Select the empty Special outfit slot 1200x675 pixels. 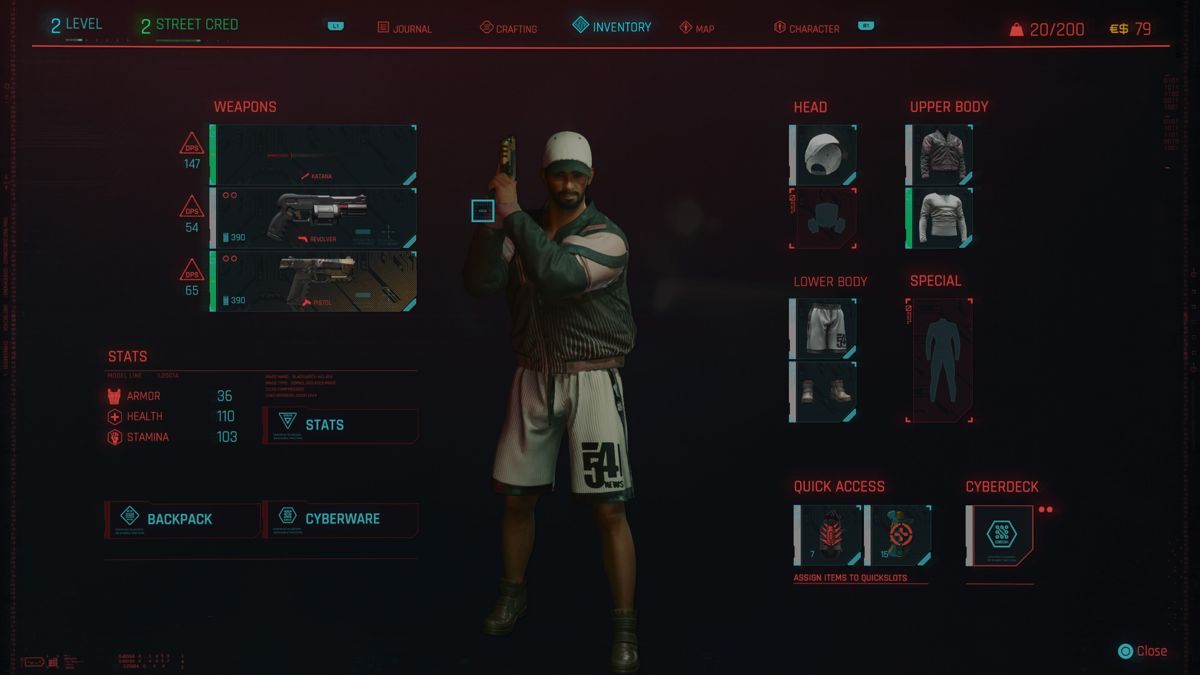939,360
